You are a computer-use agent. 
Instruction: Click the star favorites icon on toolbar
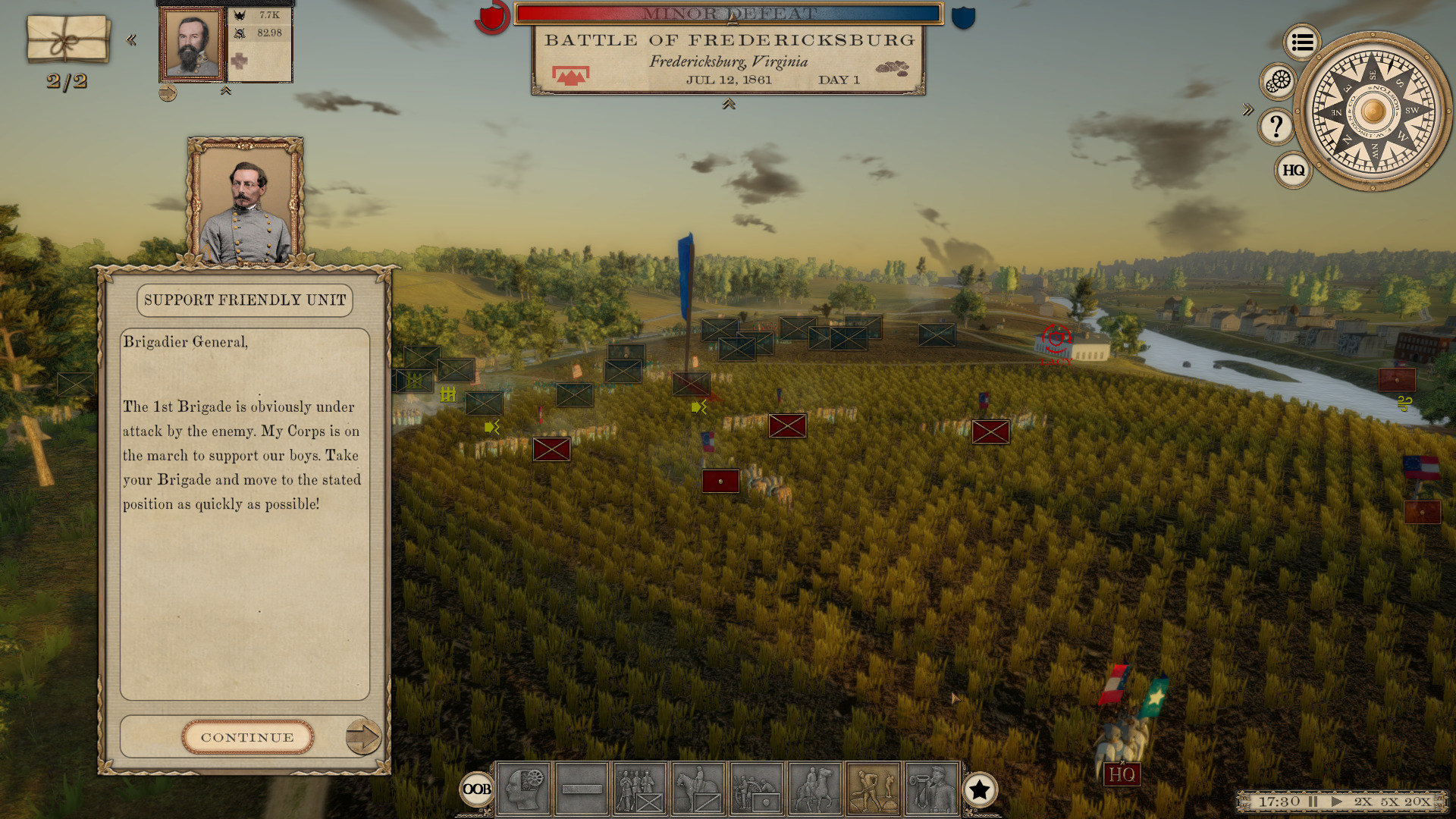(x=981, y=790)
